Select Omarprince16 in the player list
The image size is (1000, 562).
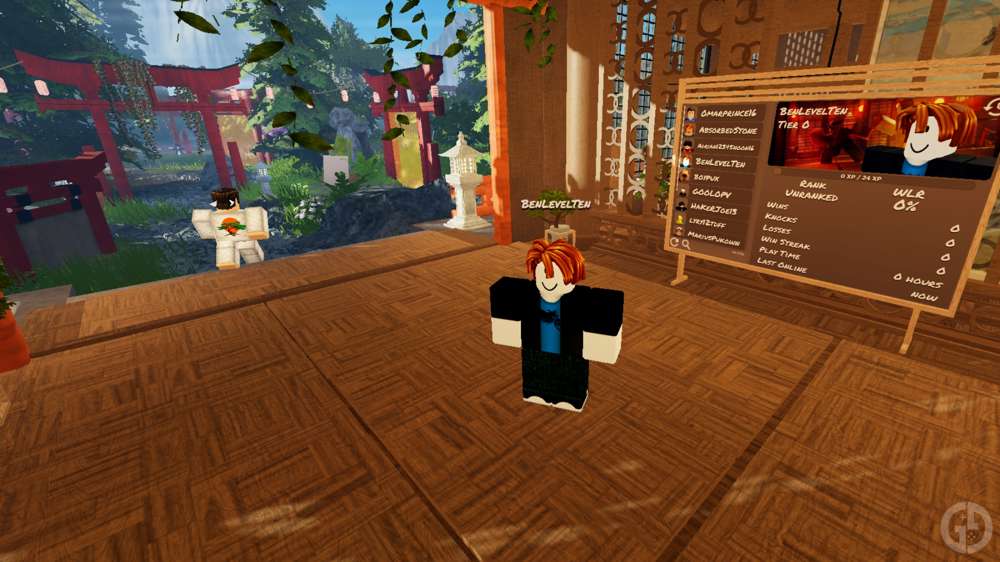click(x=727, y=115)
